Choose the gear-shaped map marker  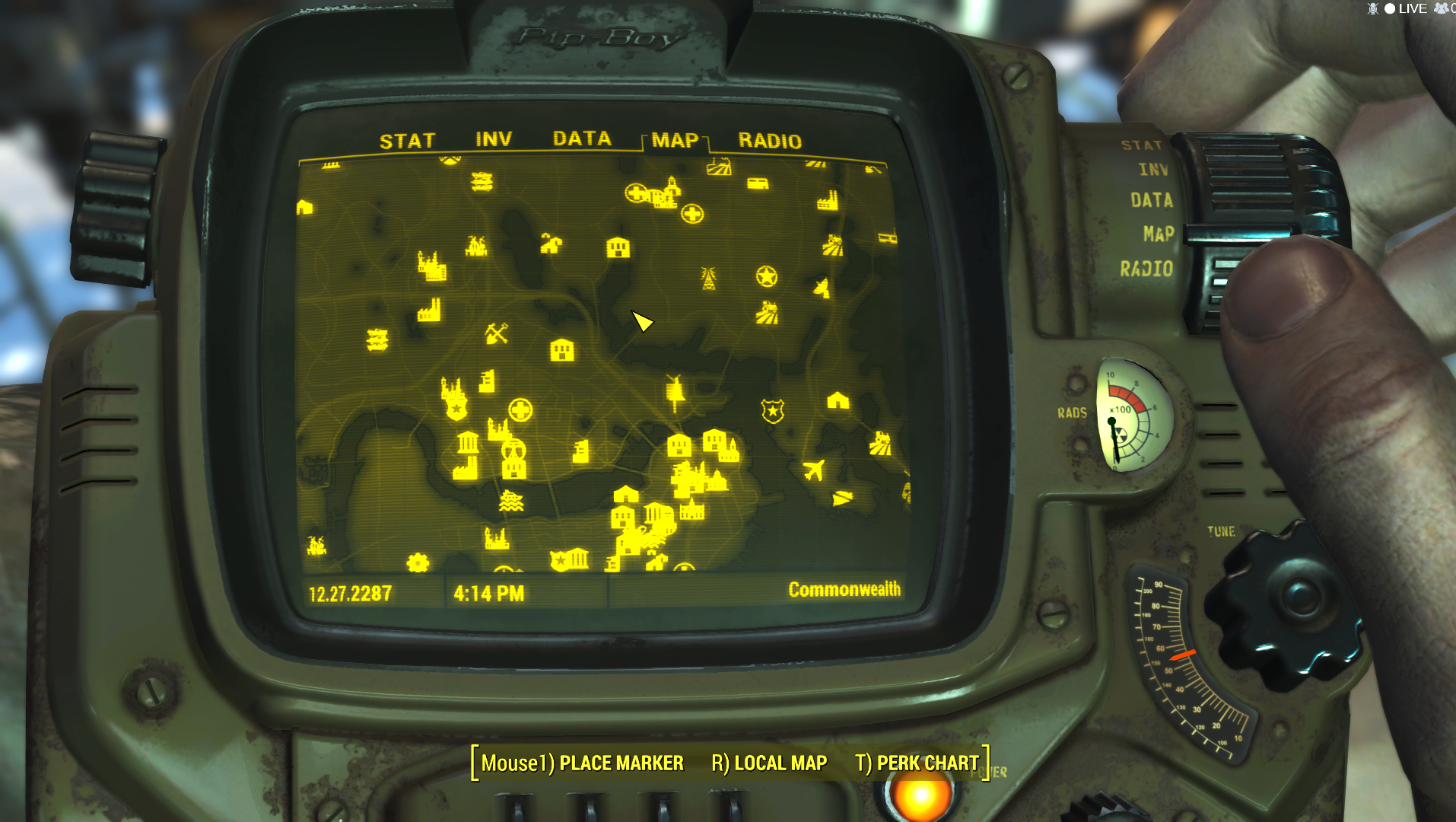[418, 562]
